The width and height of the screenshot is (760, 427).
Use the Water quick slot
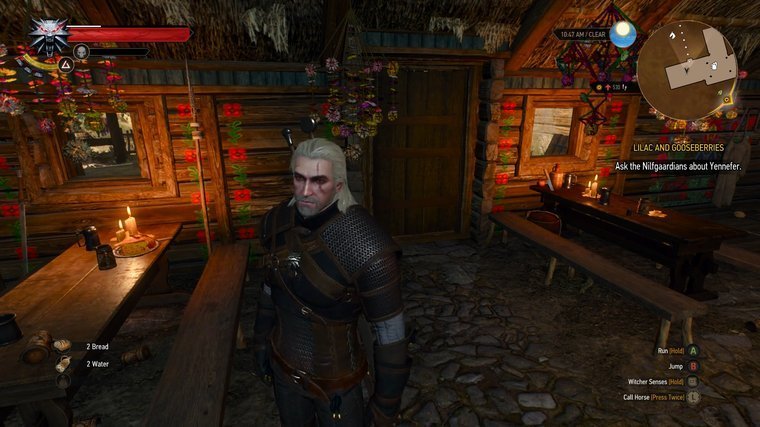(x=63, y=363)
